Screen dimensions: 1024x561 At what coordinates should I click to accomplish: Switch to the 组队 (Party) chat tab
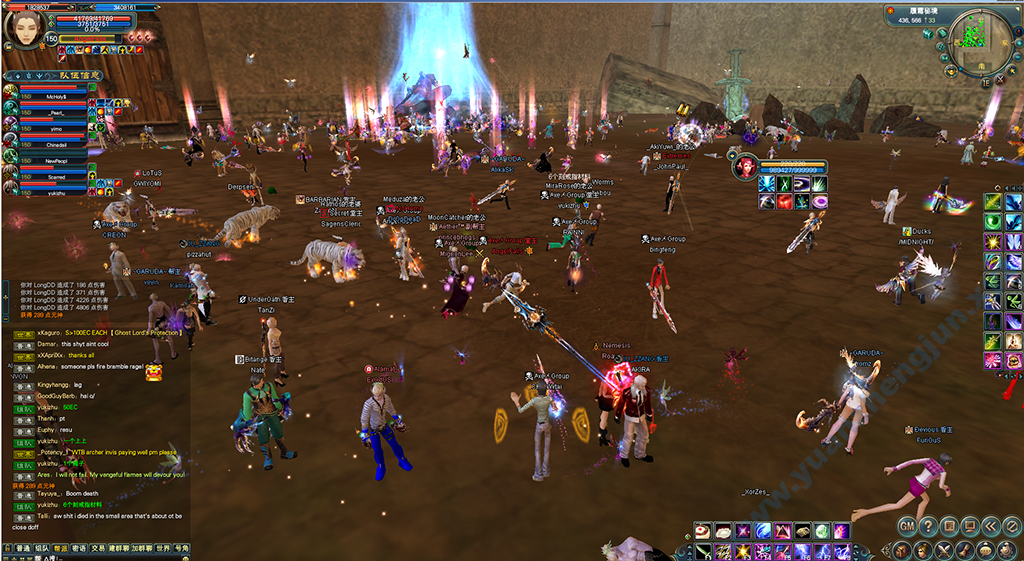click(41, 548)
